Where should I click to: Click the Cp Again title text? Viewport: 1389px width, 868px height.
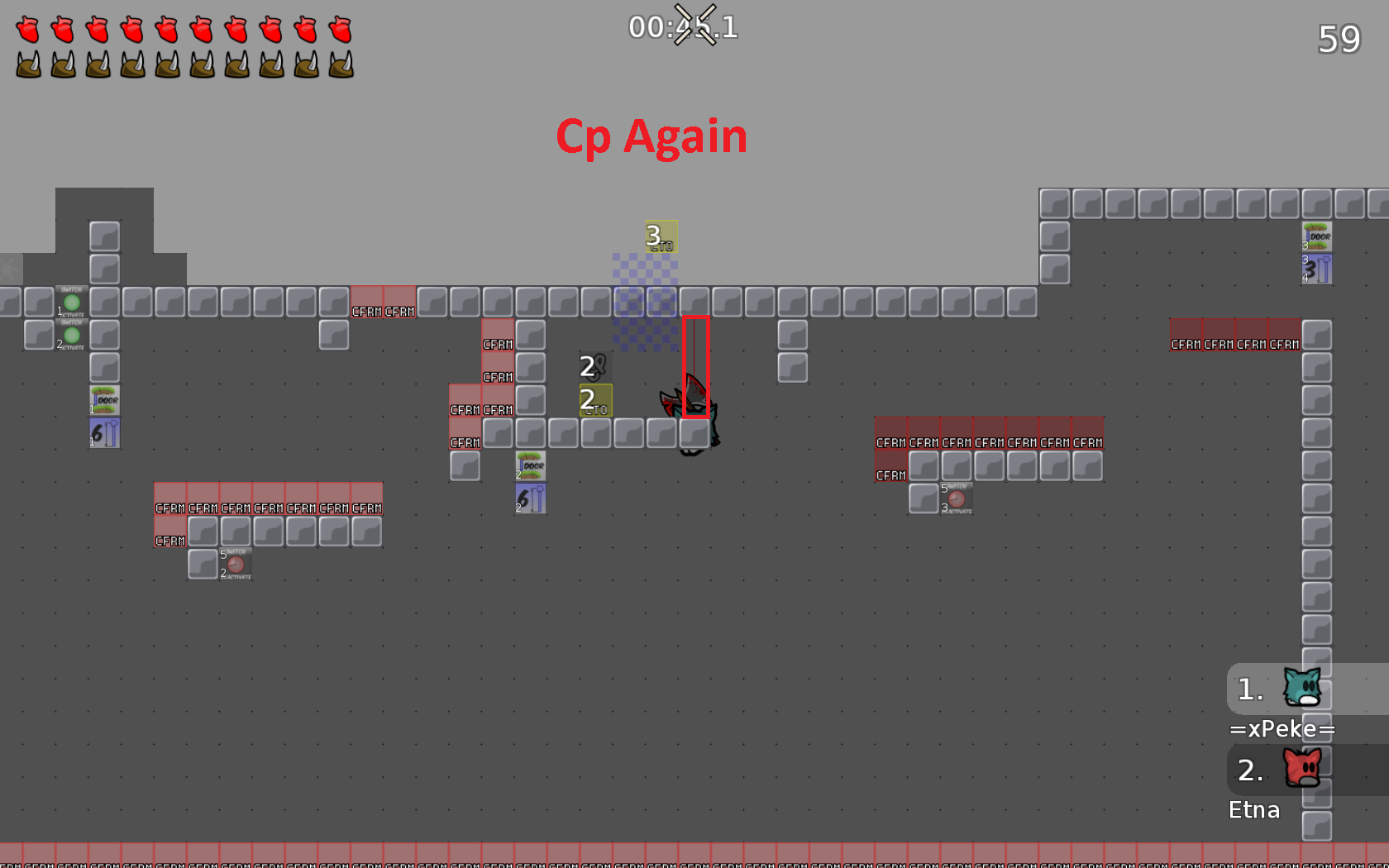tap(653, 136)
